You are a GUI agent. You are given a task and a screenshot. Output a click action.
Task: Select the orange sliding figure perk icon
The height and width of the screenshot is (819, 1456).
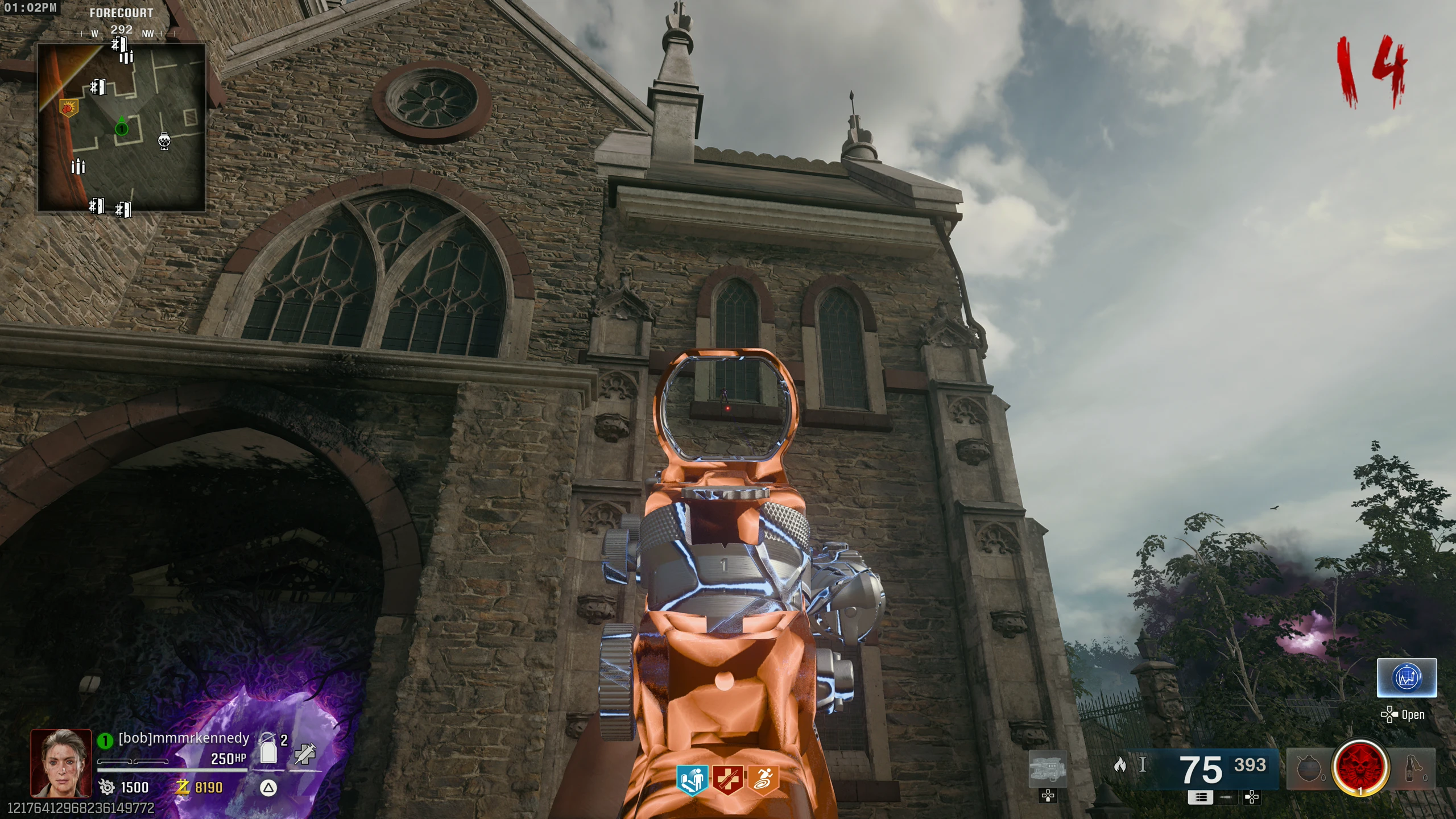762,780
